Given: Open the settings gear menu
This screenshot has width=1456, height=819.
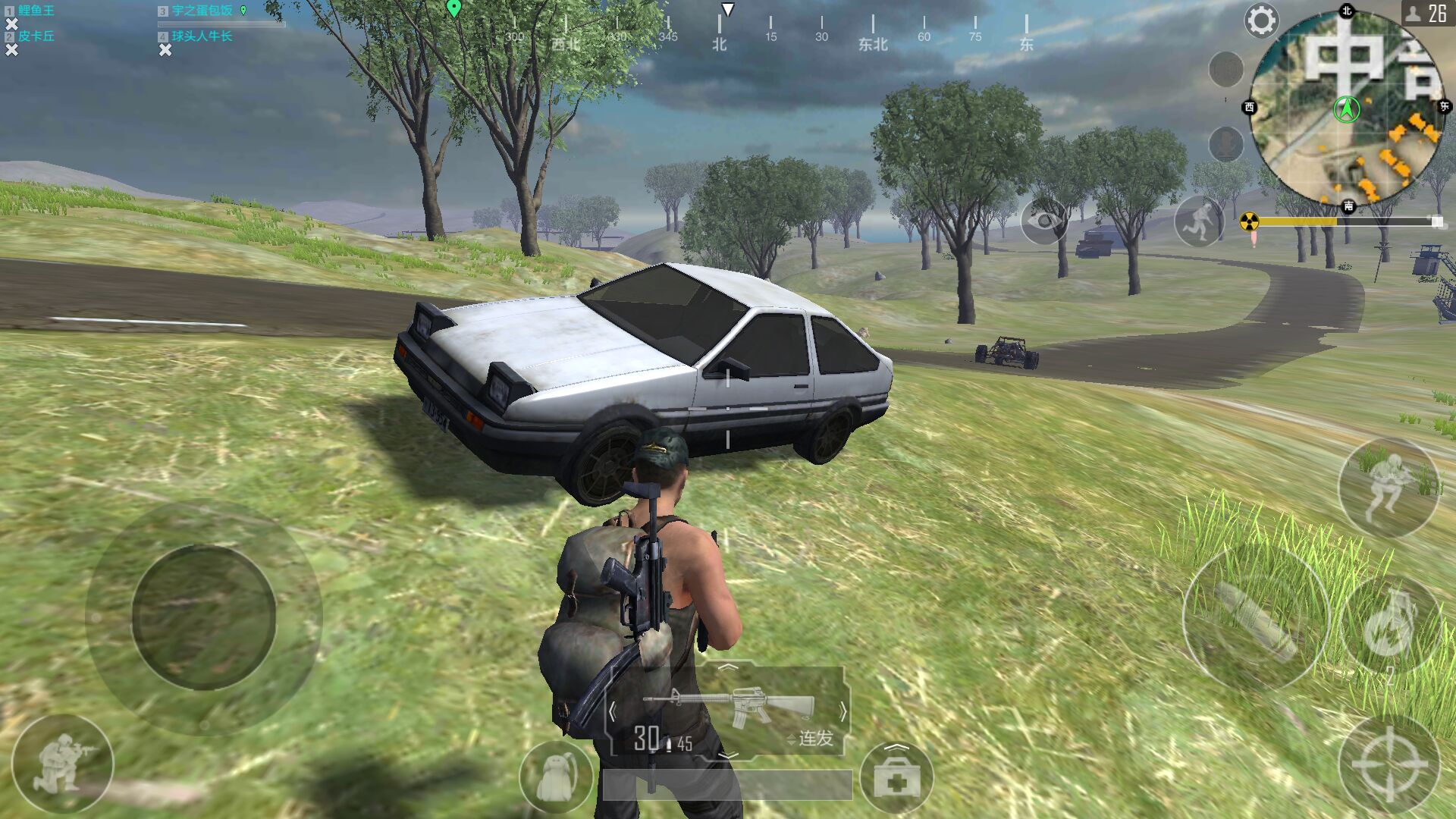Looking at the screenshot, I should pyautogui.click(x=1260, y=21).
